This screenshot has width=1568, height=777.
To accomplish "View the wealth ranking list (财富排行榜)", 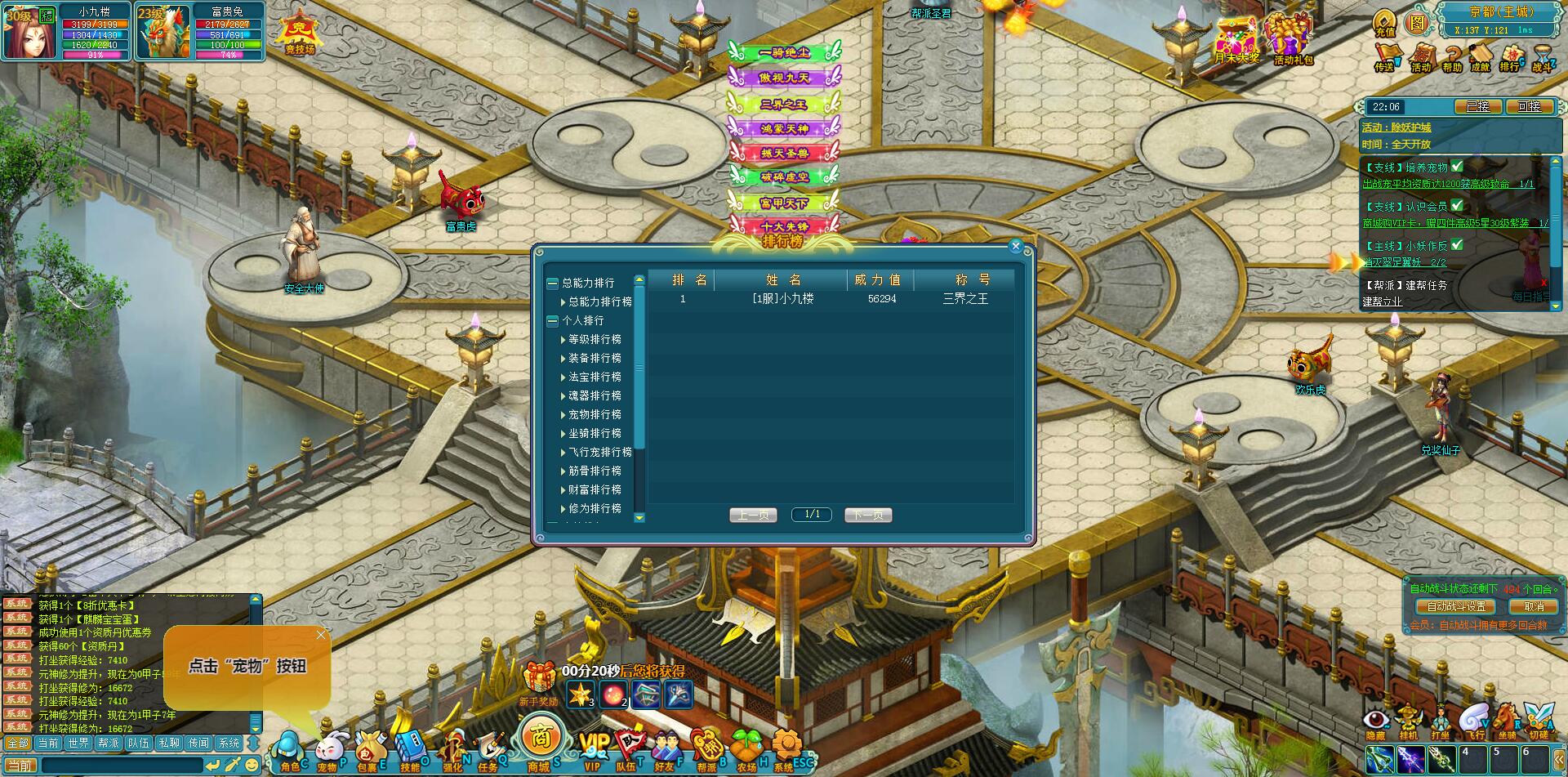I will [595, 489].
